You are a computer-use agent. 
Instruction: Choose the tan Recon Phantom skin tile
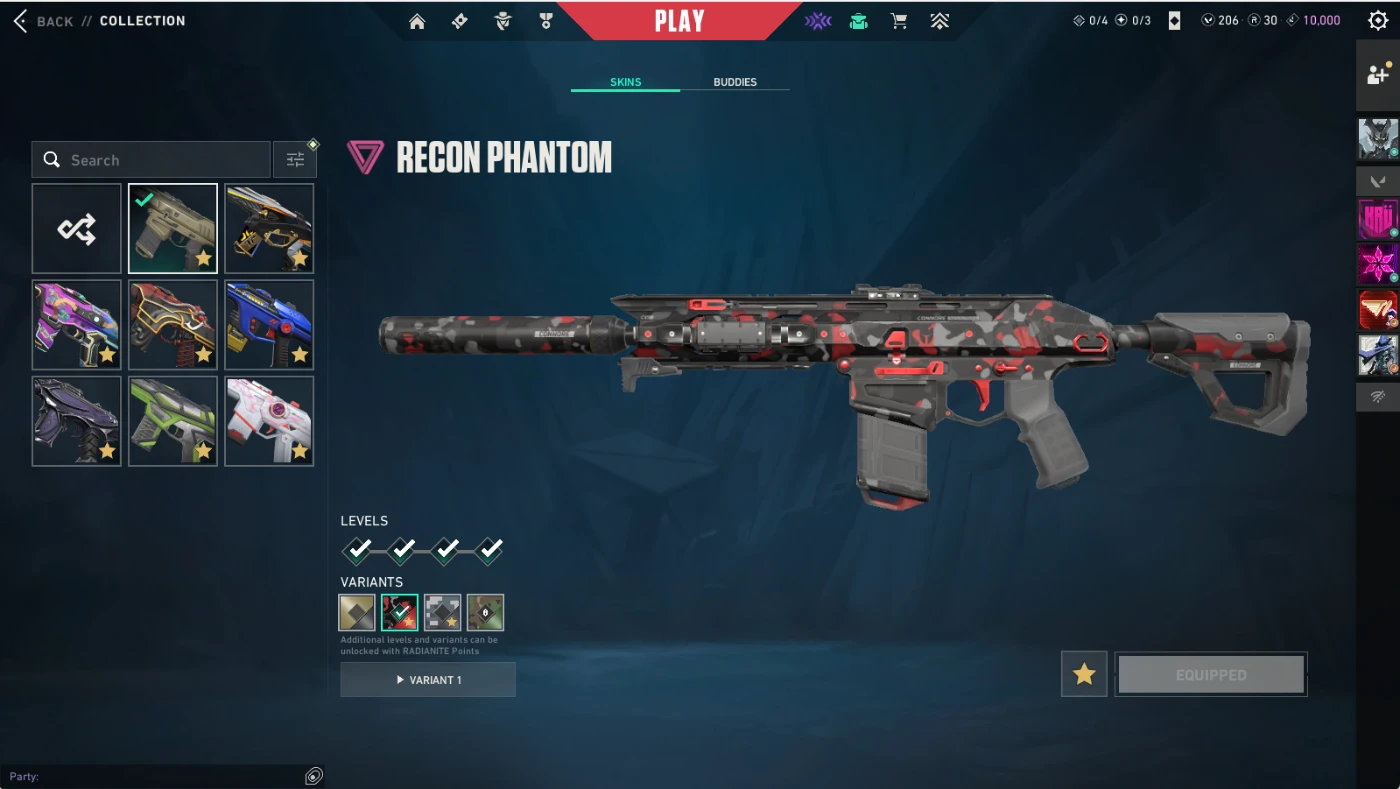[173, 229]
